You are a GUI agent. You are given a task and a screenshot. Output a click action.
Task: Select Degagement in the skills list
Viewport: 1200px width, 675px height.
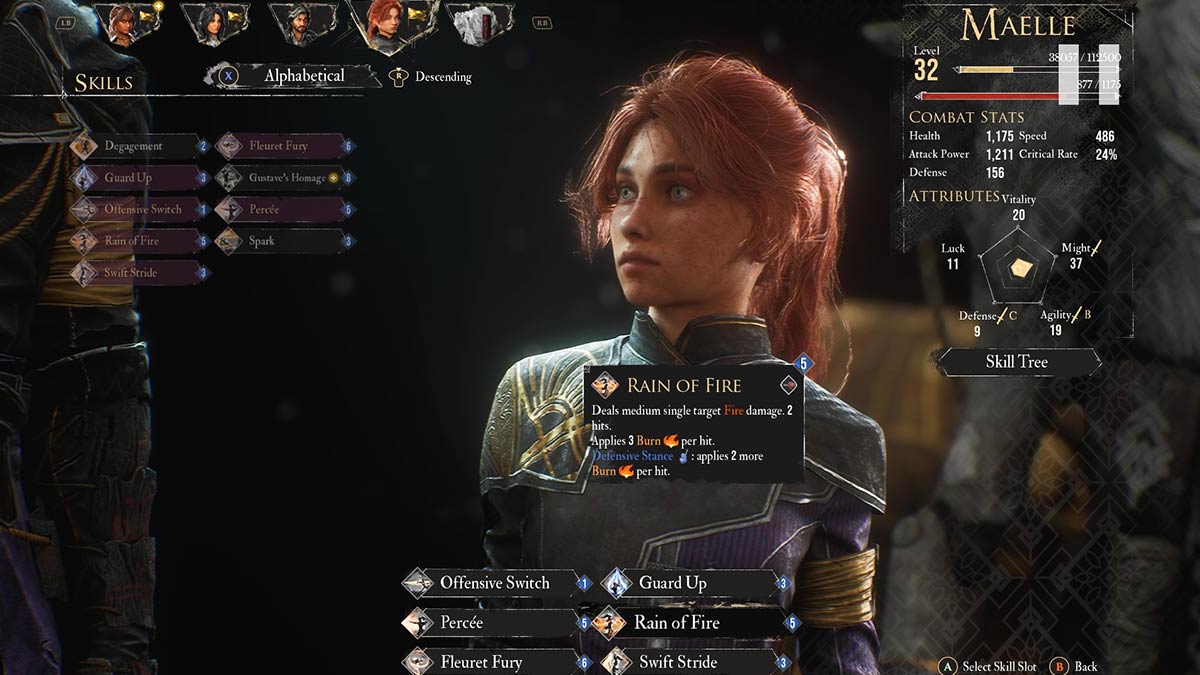(134, 146)
